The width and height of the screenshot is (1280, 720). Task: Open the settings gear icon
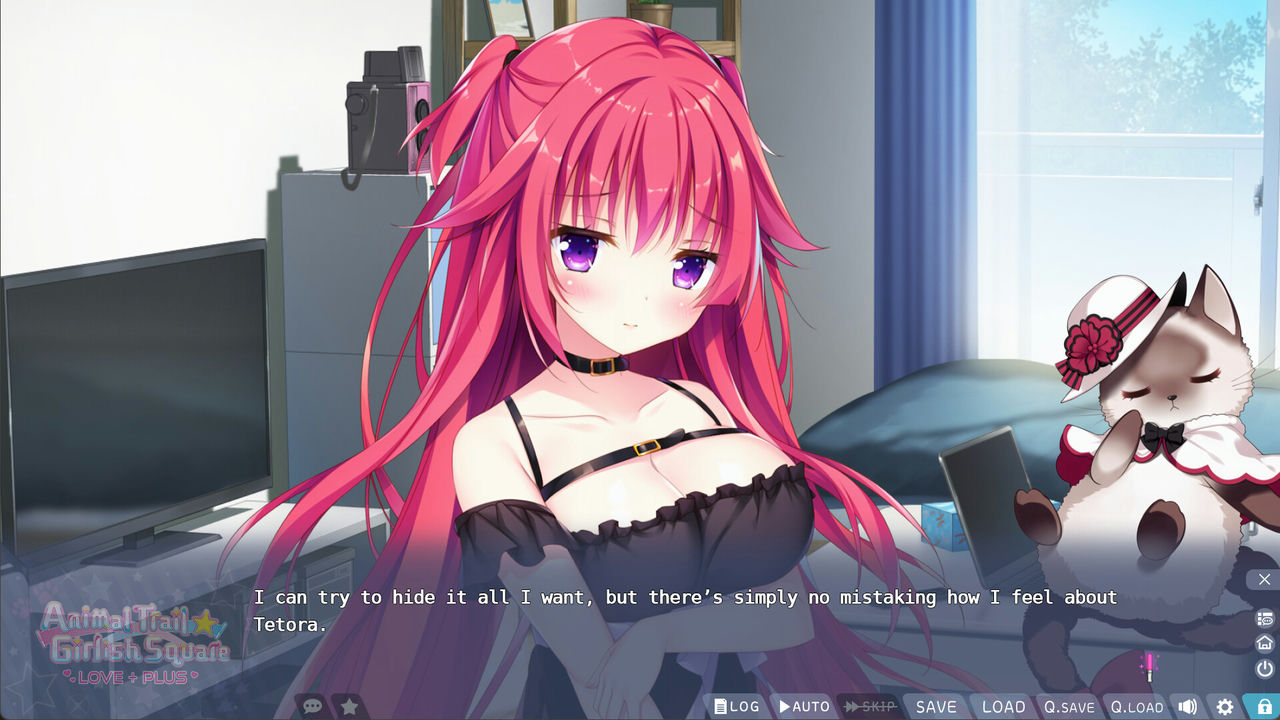[x=1225, y=706]
